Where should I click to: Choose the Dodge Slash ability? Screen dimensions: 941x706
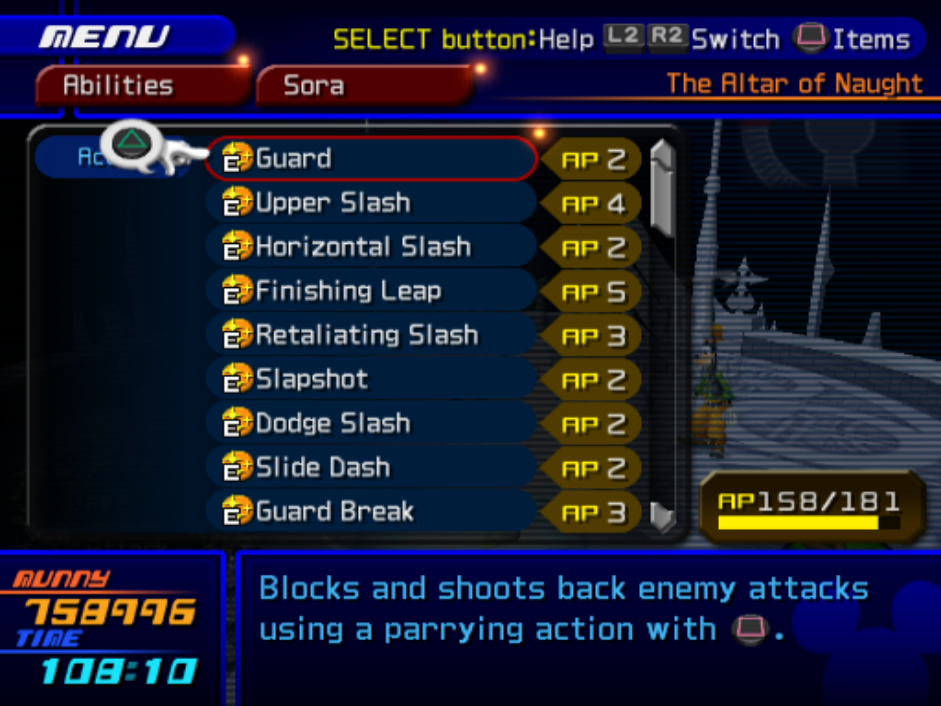370,423
